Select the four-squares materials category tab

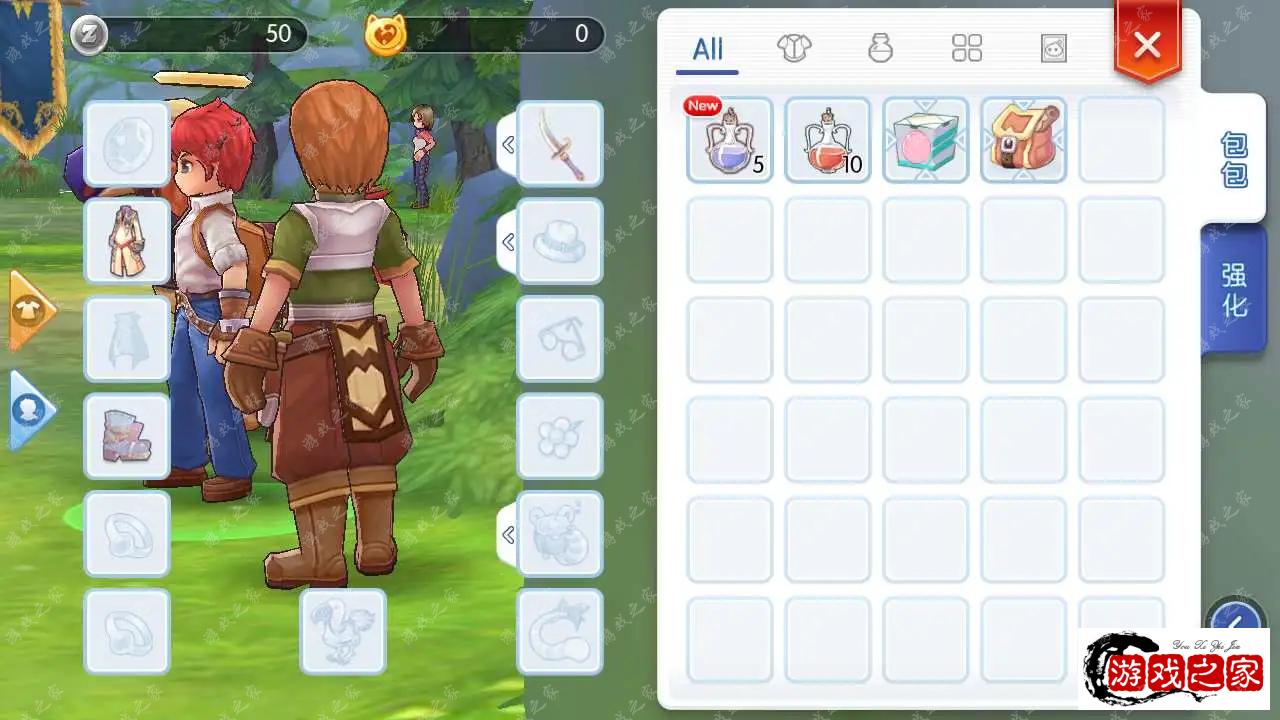(x=967, y=48)
